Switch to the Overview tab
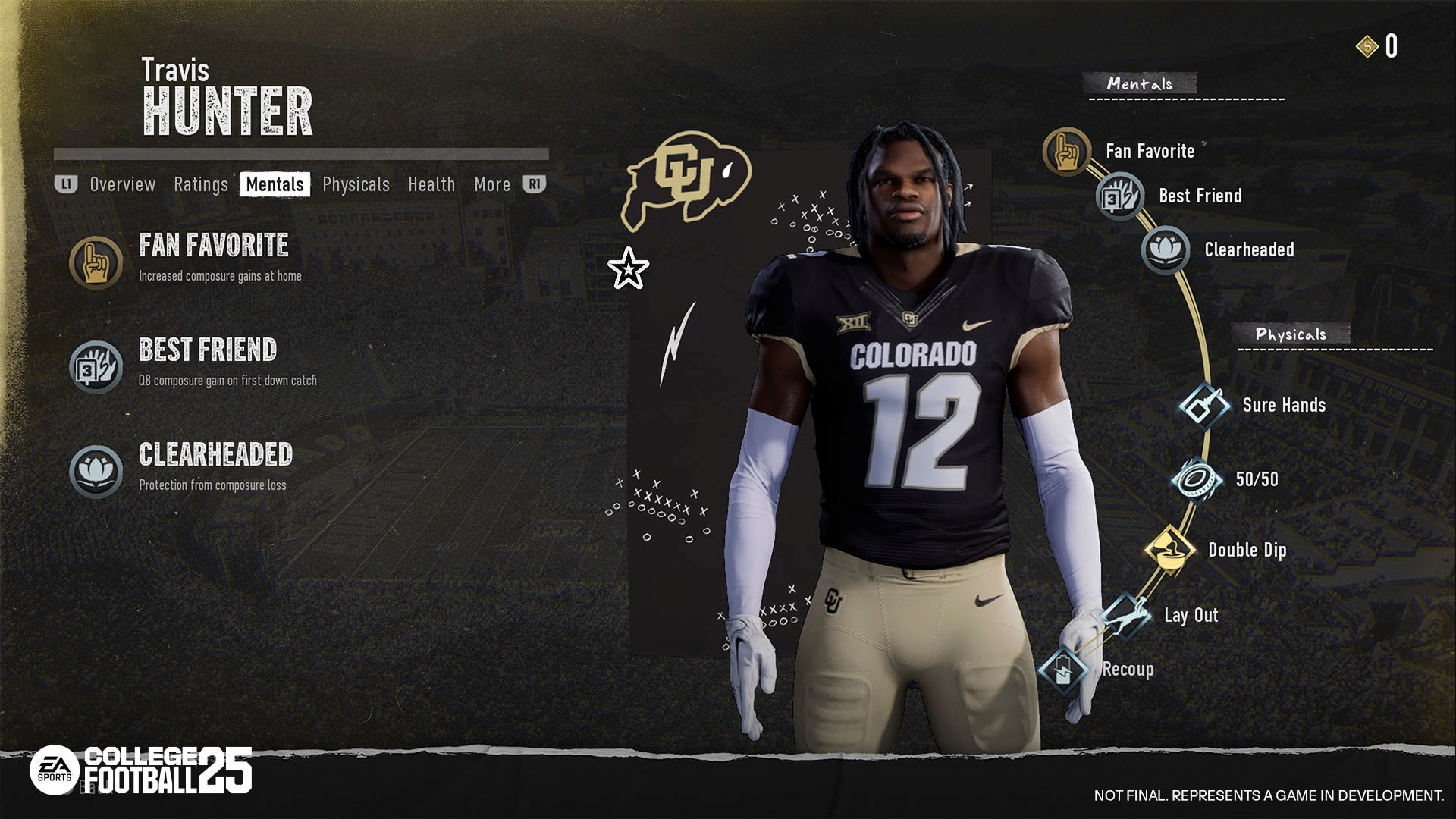 tap(122, 184)
